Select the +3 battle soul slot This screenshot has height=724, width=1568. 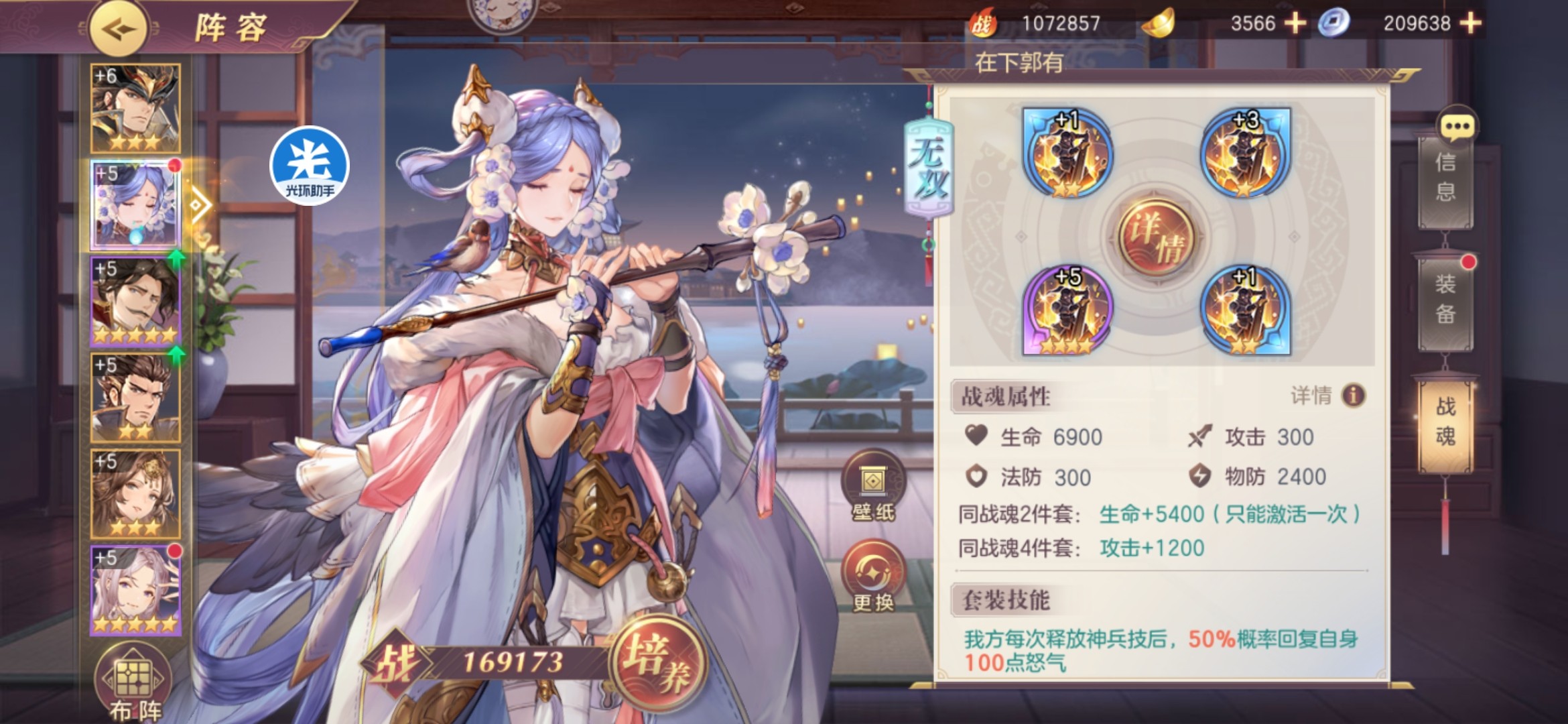tap(1245, 154)
